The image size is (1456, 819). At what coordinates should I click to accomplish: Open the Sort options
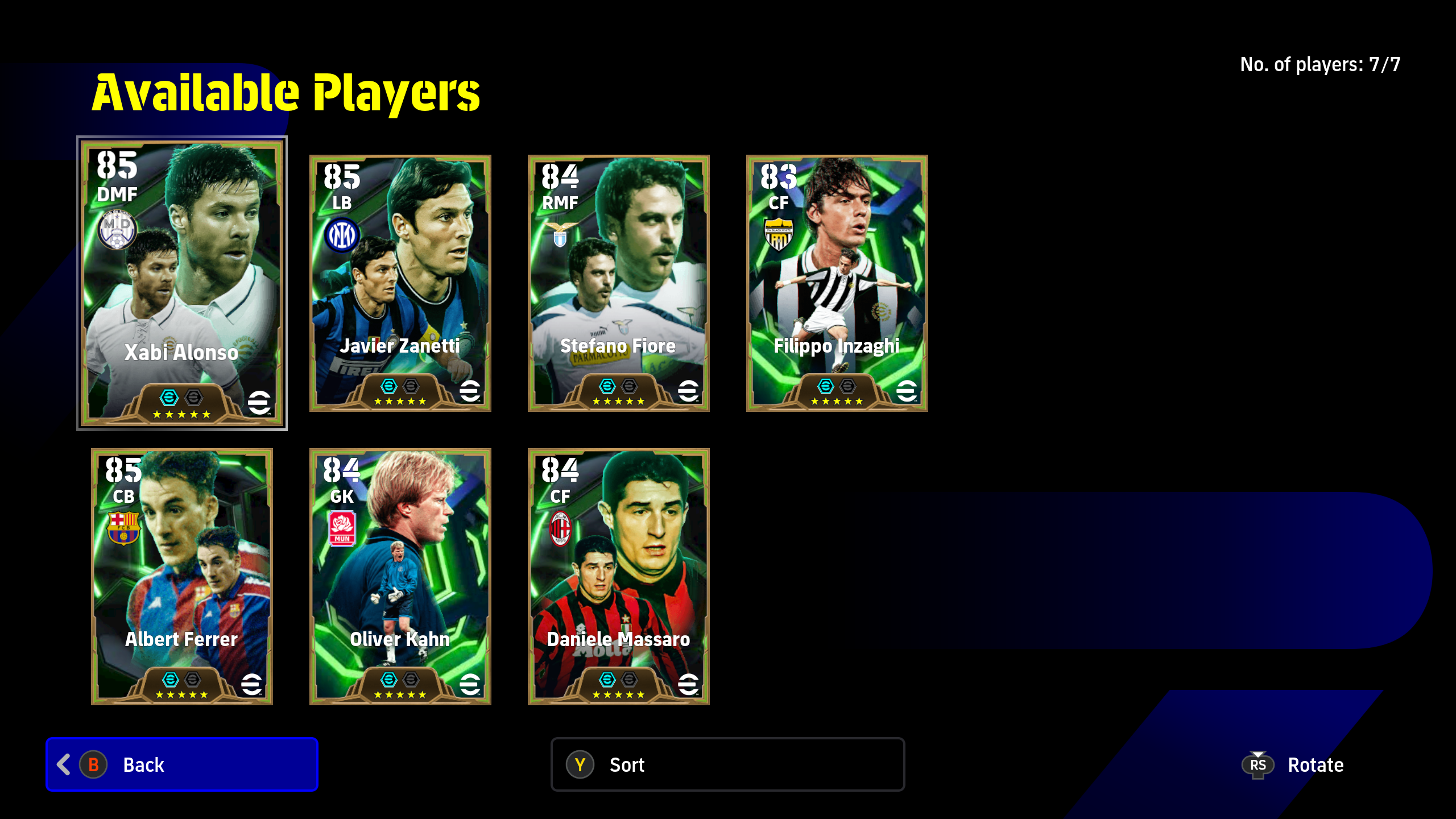(727, 764)
